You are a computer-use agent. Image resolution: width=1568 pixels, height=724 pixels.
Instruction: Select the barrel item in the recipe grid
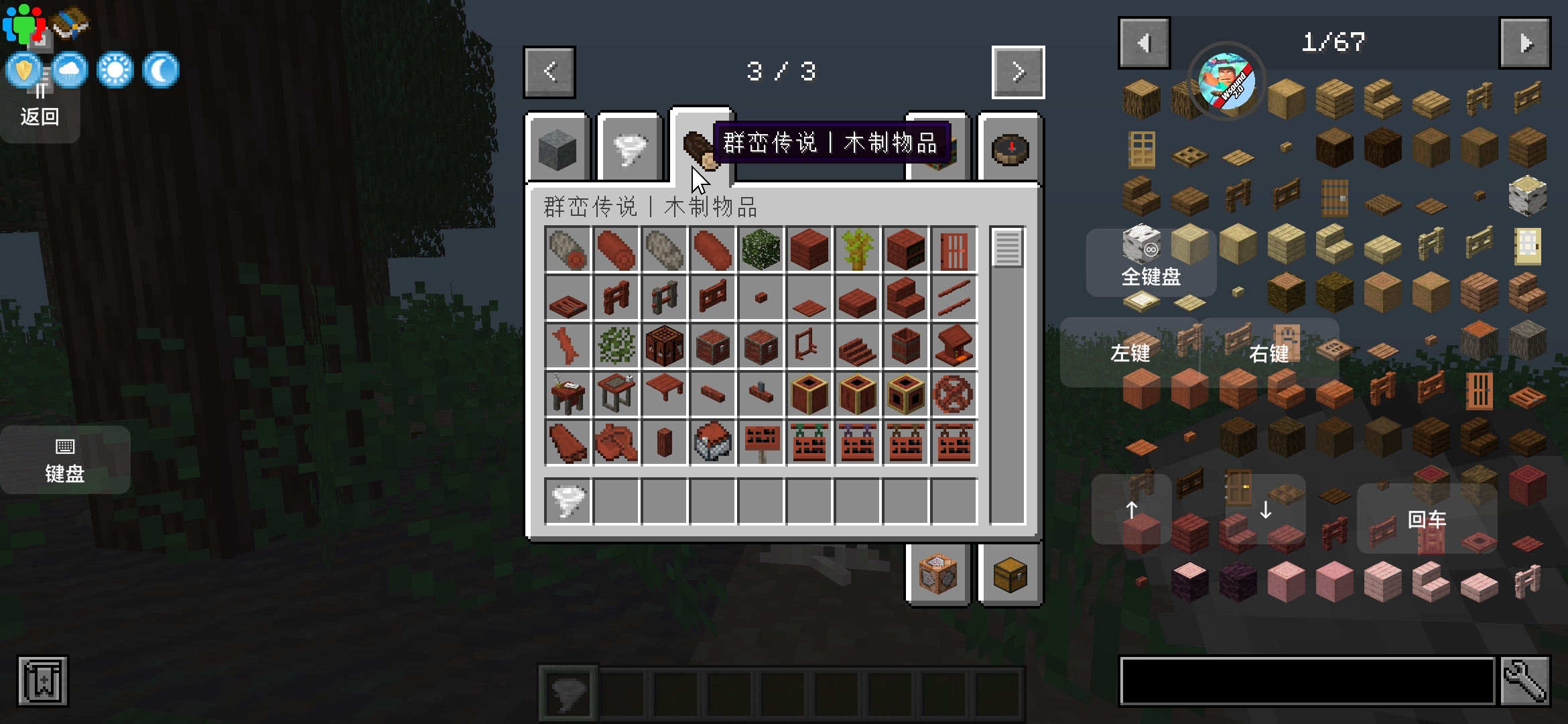click(x=906, y=345)
